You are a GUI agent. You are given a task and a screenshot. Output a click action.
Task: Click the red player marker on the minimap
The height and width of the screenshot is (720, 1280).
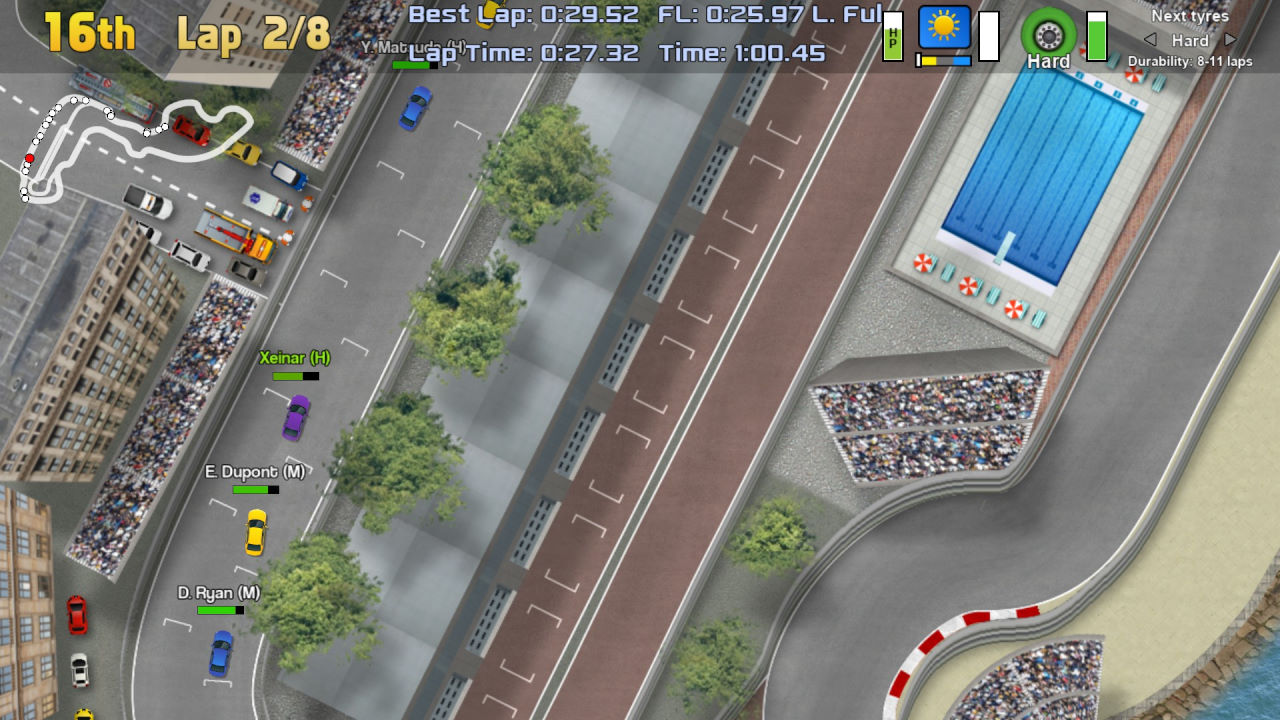[29, 158]
